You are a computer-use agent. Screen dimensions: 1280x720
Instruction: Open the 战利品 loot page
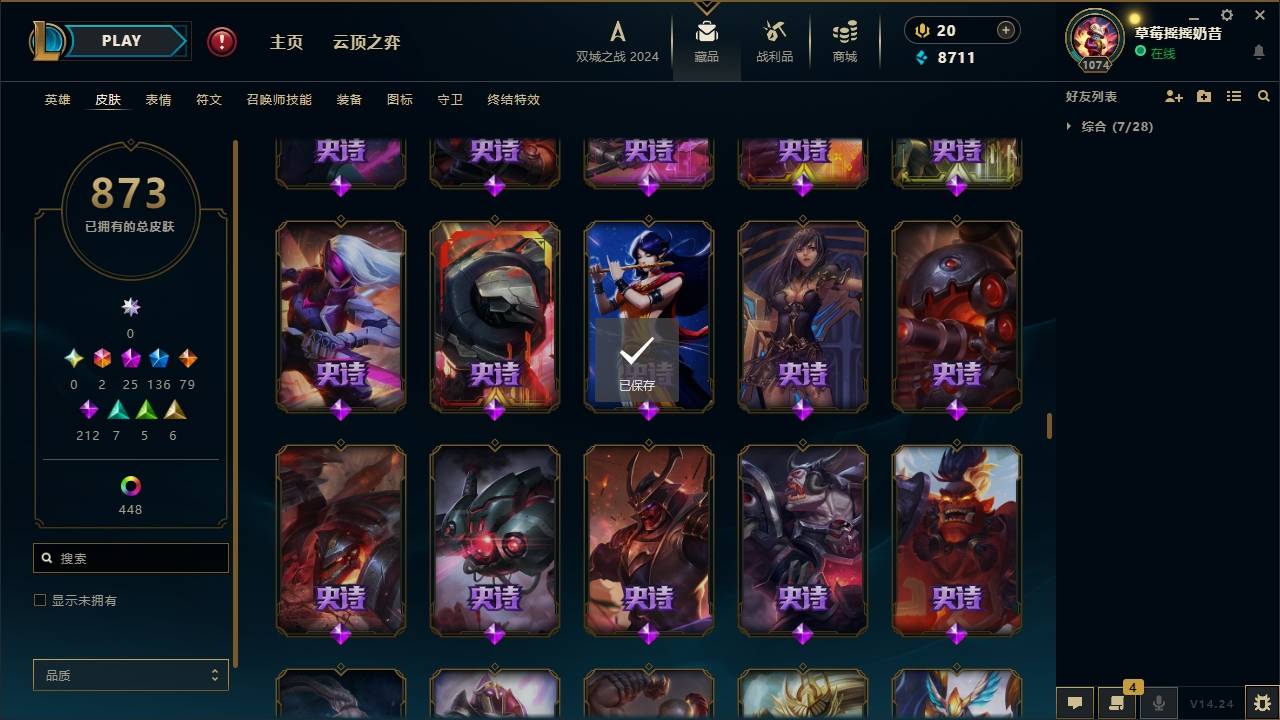point(775,40)
